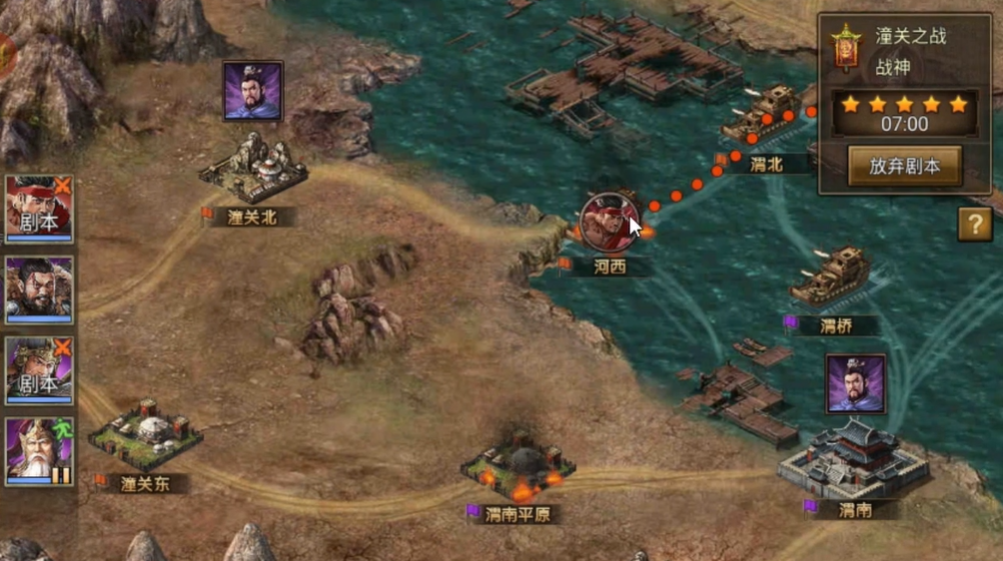1003x561 pixels.
Task: Select the hero token at 河西
Action: [608, 222]
